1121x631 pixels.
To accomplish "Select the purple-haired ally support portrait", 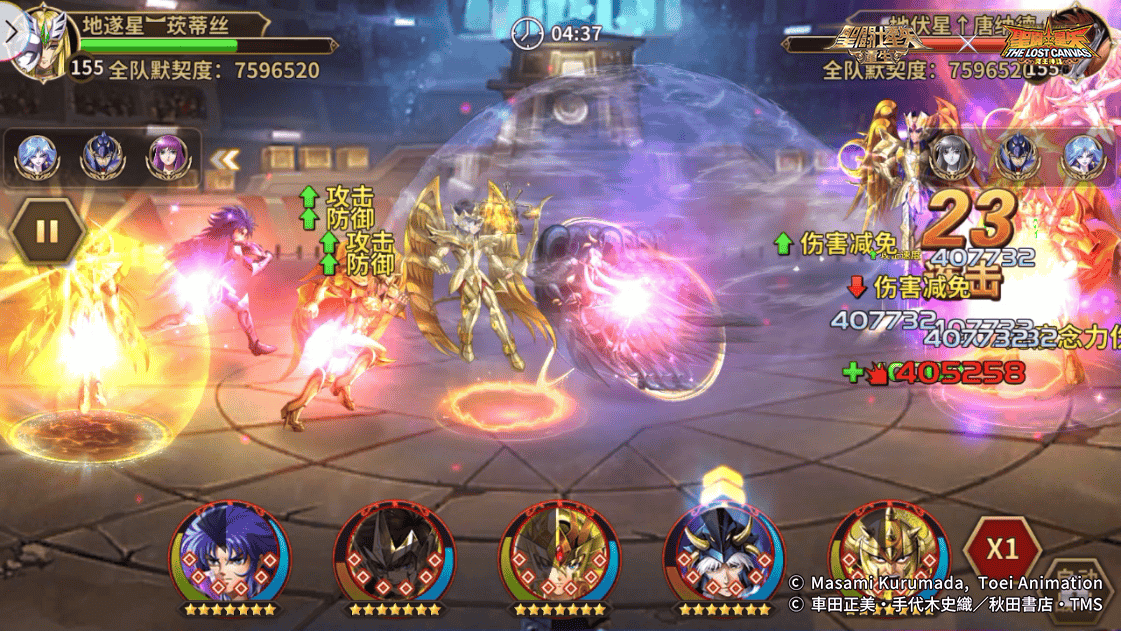I will coord(166,157).
